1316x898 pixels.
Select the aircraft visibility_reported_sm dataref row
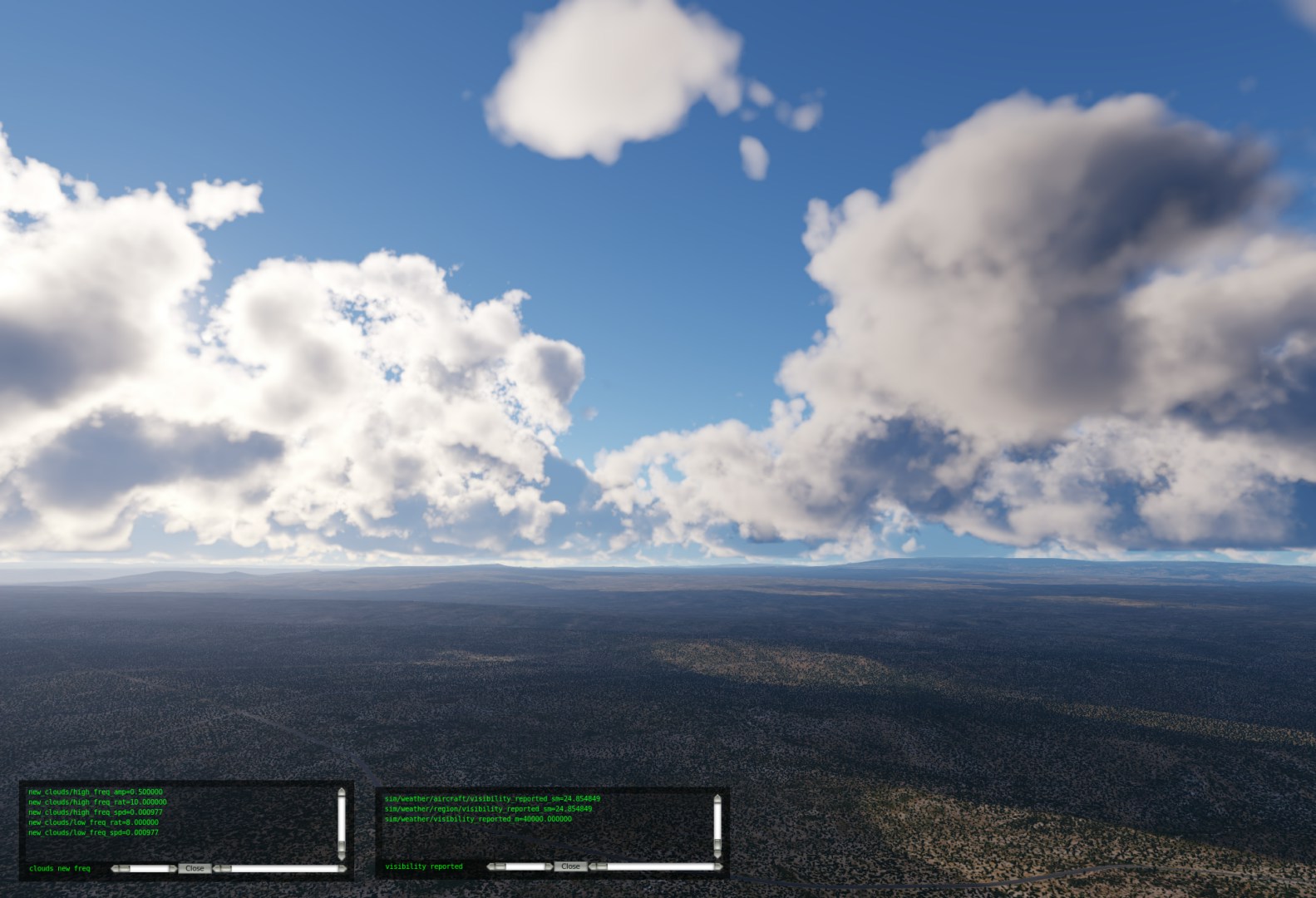point(492,799)
